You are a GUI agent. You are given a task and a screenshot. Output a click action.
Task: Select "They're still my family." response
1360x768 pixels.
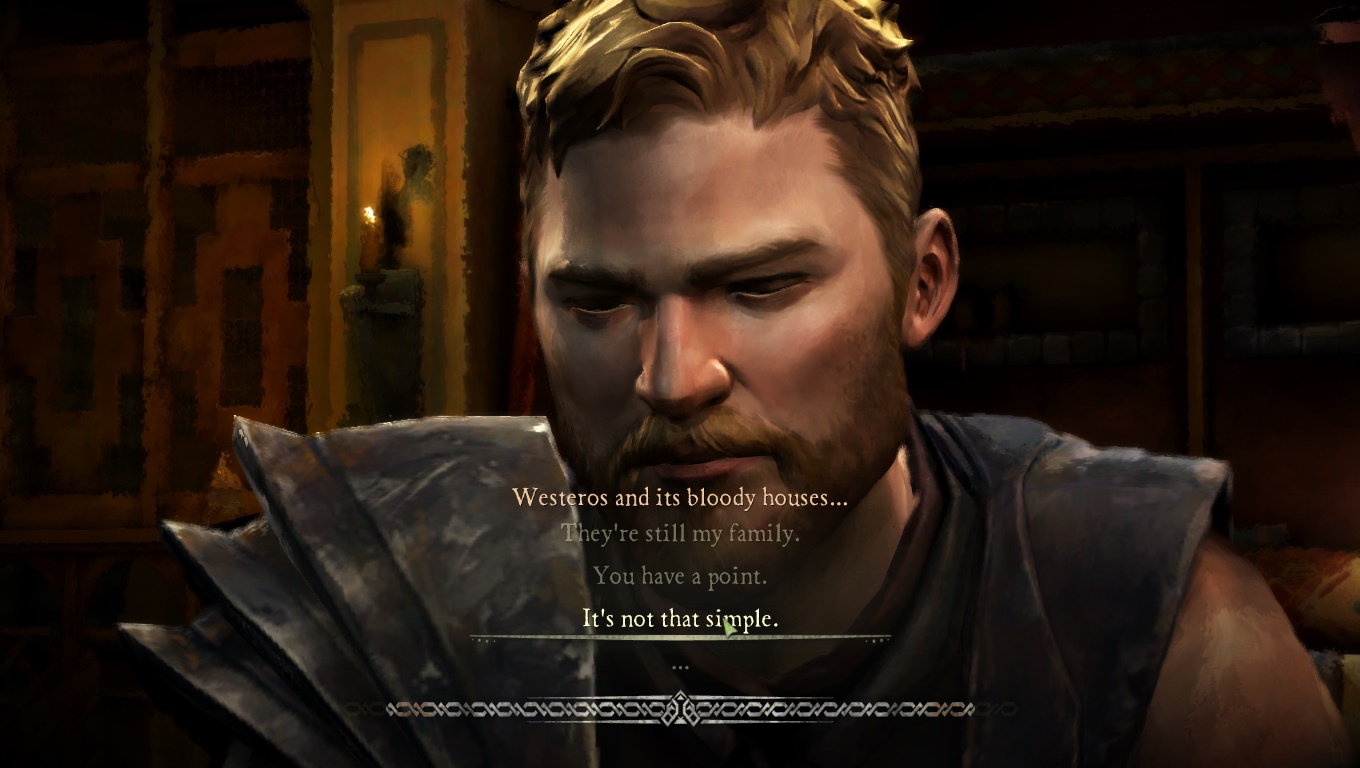(x=680, y=534)
